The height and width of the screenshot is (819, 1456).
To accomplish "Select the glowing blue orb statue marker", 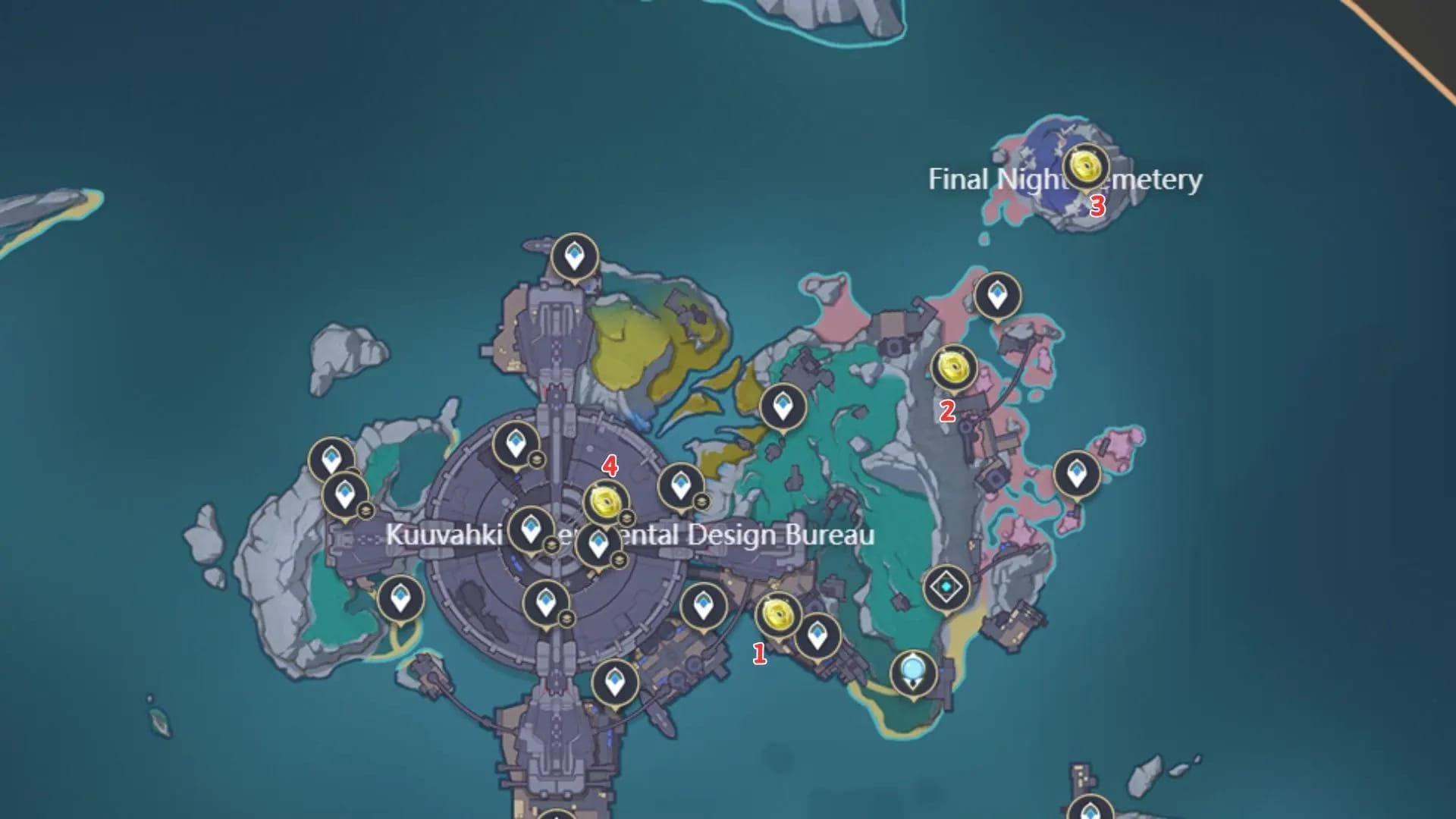I will point(912,671).
